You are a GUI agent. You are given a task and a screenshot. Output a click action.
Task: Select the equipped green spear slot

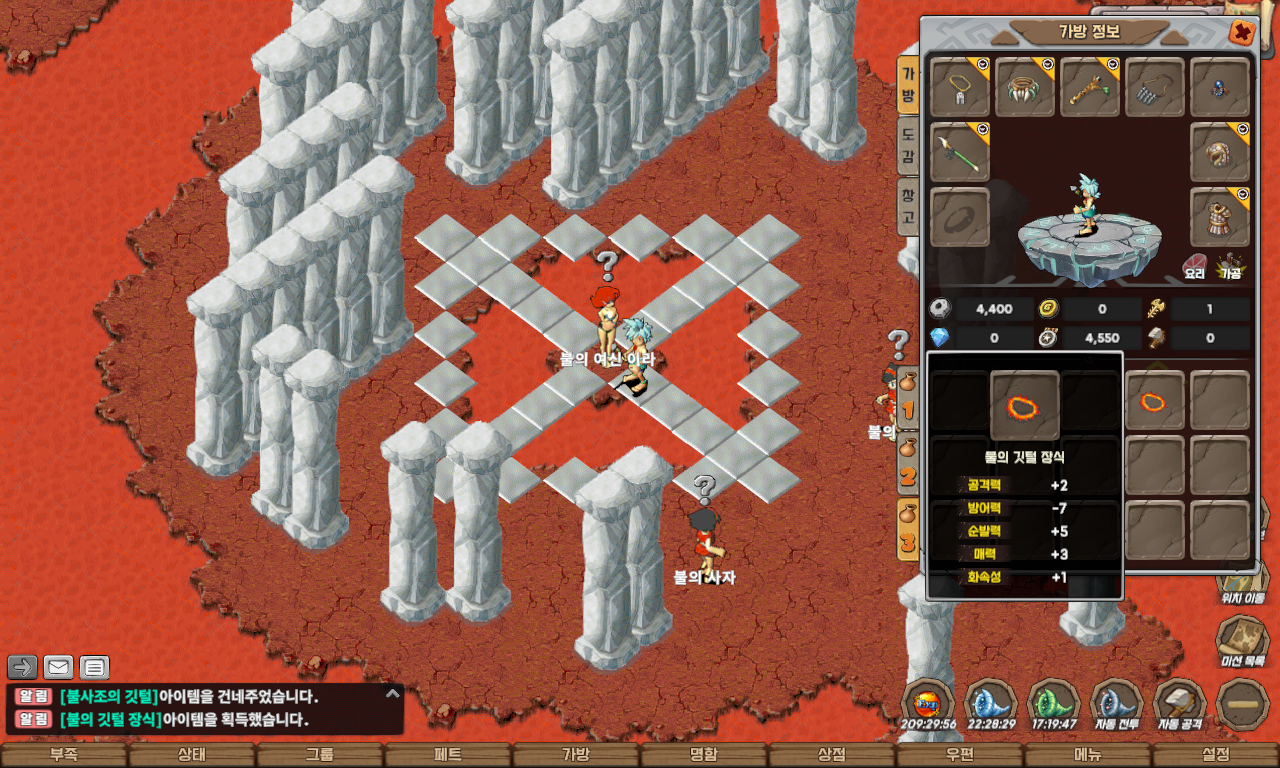[960, 153]
